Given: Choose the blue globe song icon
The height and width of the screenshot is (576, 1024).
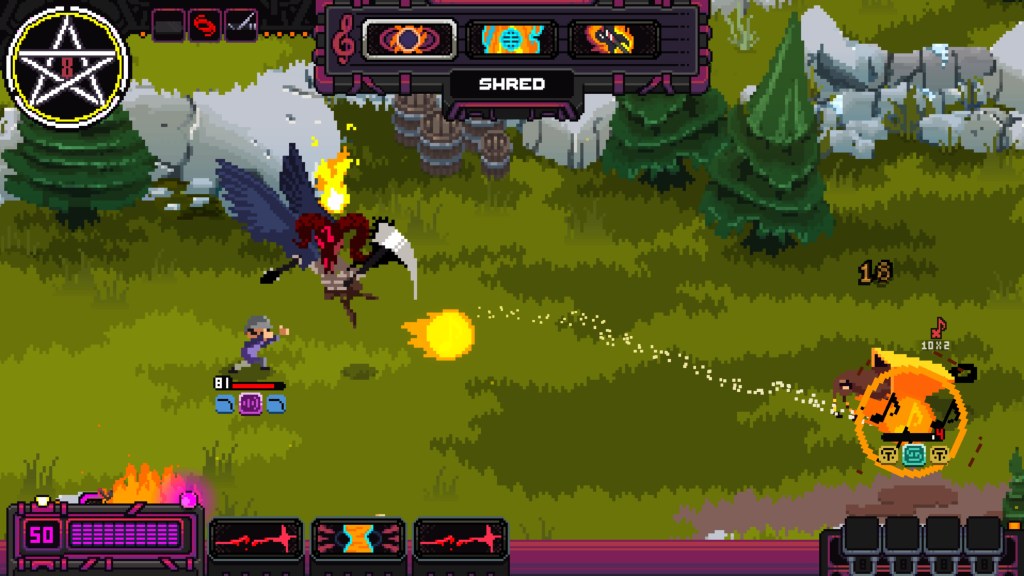Looking at the screenshot, I should pos(512,39).
